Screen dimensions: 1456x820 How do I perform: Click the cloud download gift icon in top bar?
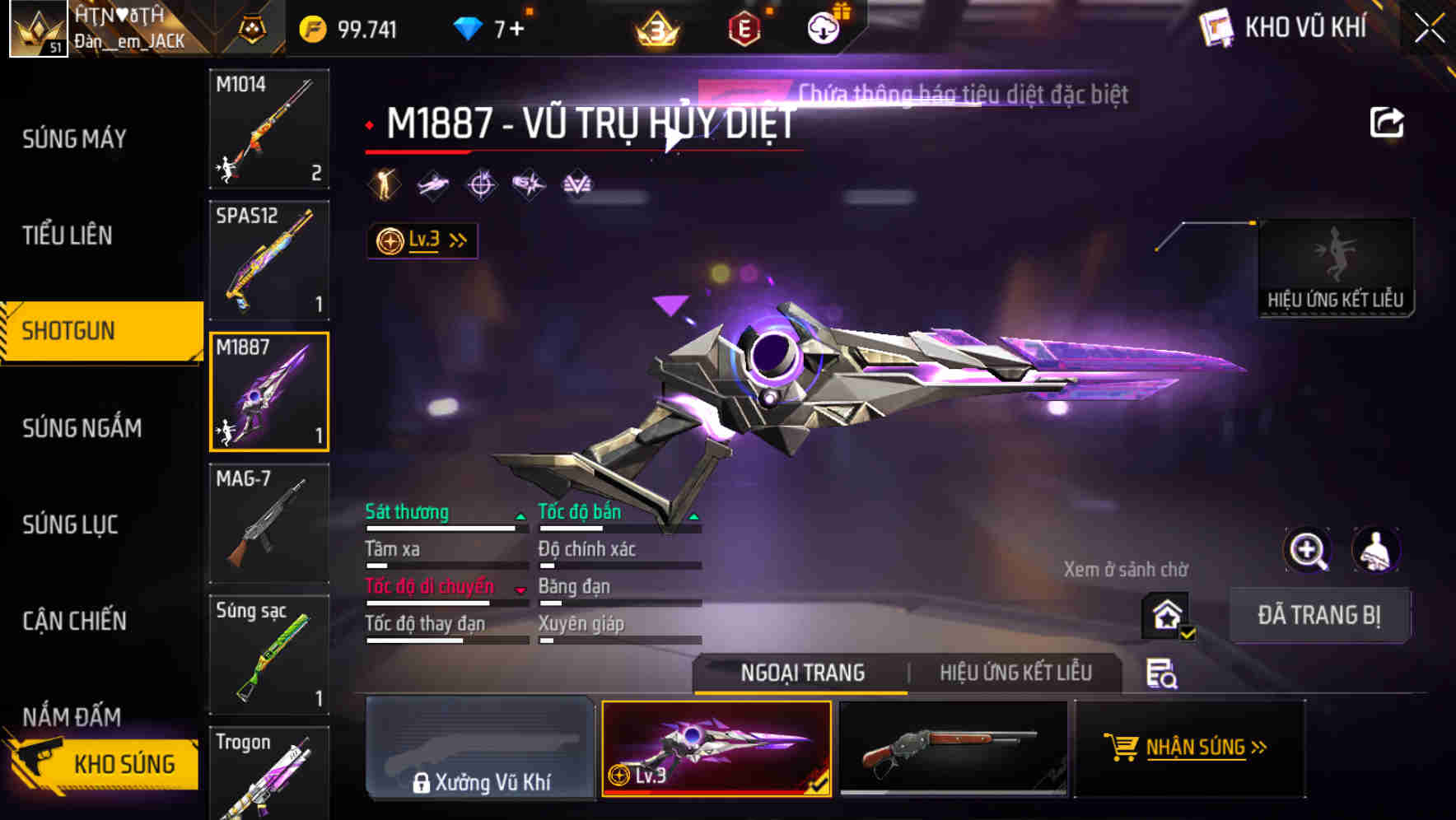pos(823,27)
